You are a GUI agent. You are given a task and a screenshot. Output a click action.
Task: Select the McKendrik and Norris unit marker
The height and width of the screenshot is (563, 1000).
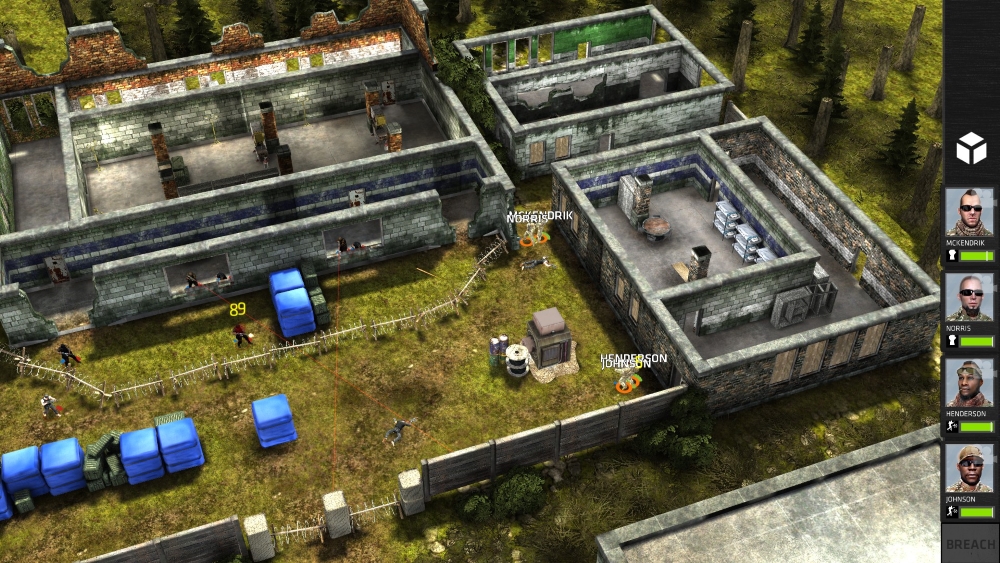pos(532,236)
